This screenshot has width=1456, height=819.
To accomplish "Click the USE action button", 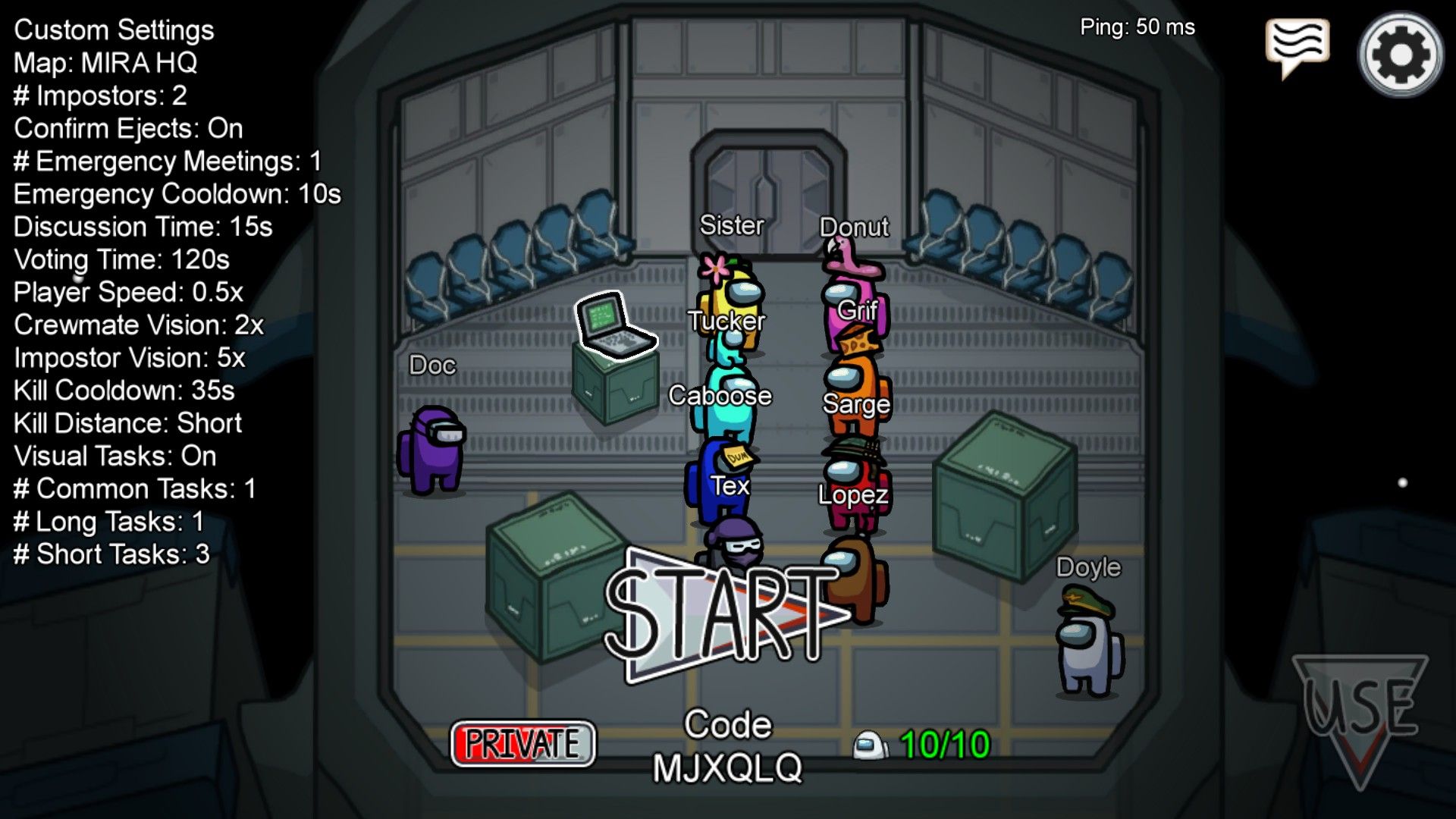I will (1360, 709).
